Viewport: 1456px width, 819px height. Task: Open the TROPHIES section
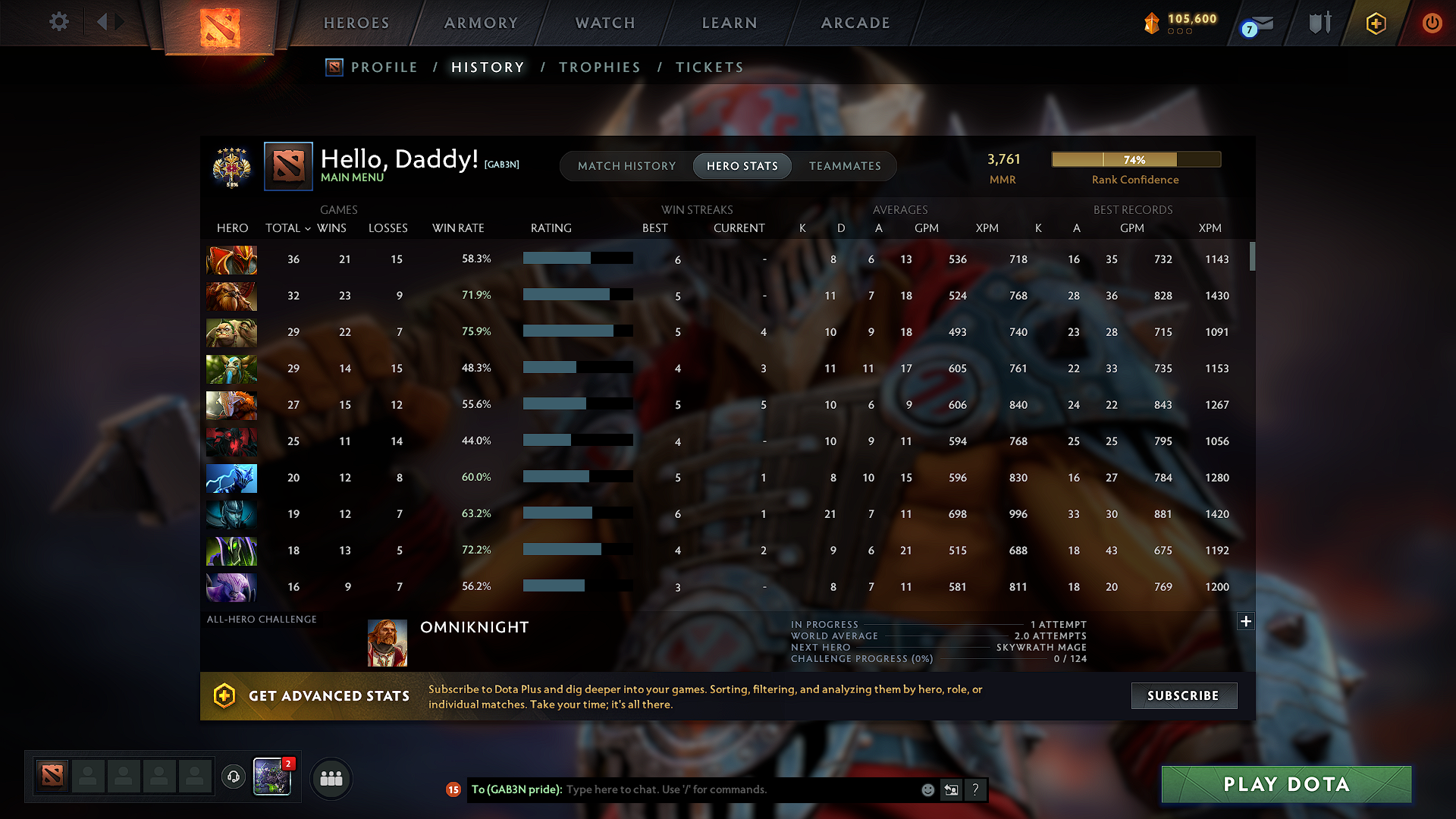599,67
